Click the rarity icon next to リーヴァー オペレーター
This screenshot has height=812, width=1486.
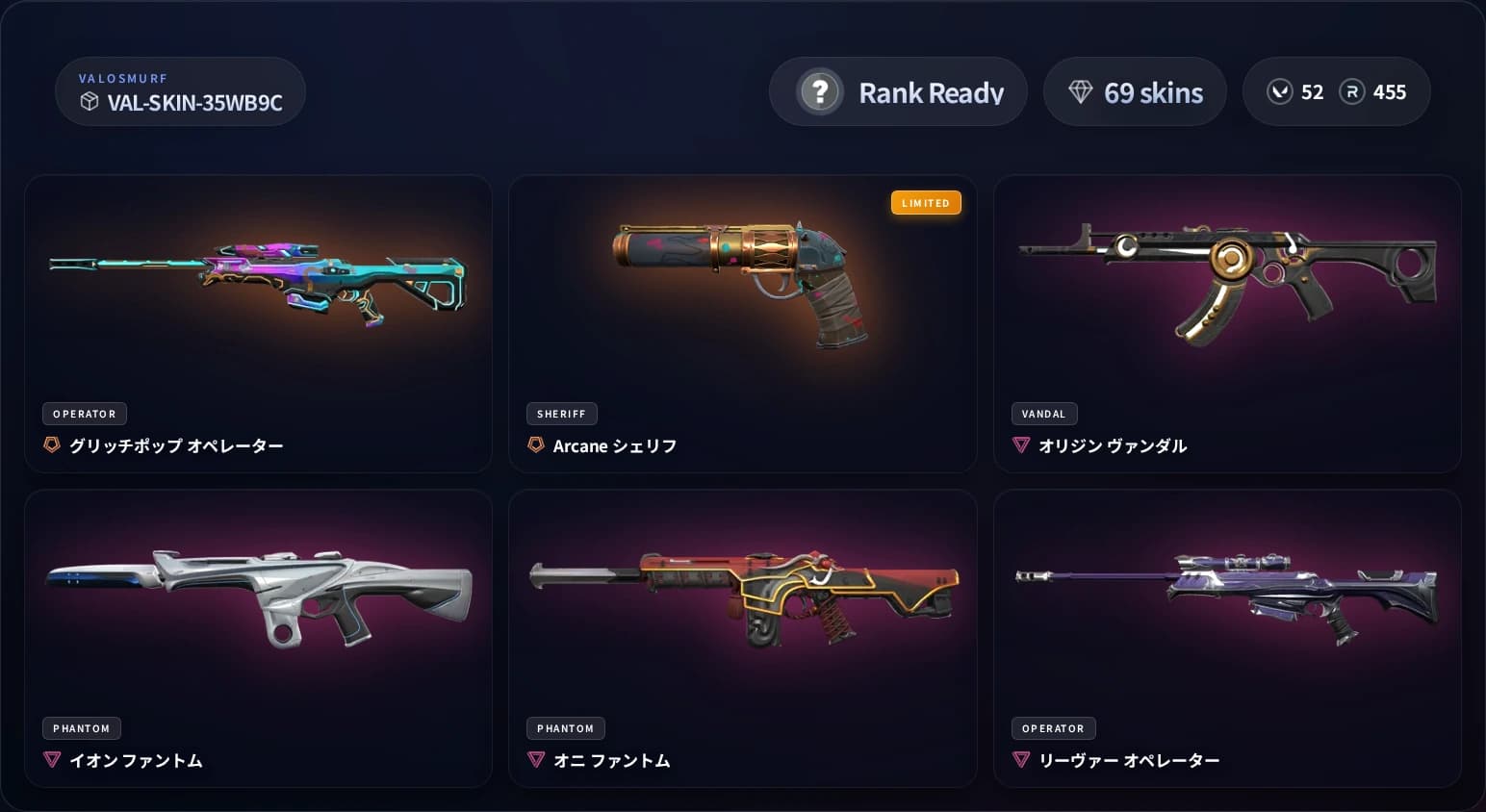coord(1020,760)
